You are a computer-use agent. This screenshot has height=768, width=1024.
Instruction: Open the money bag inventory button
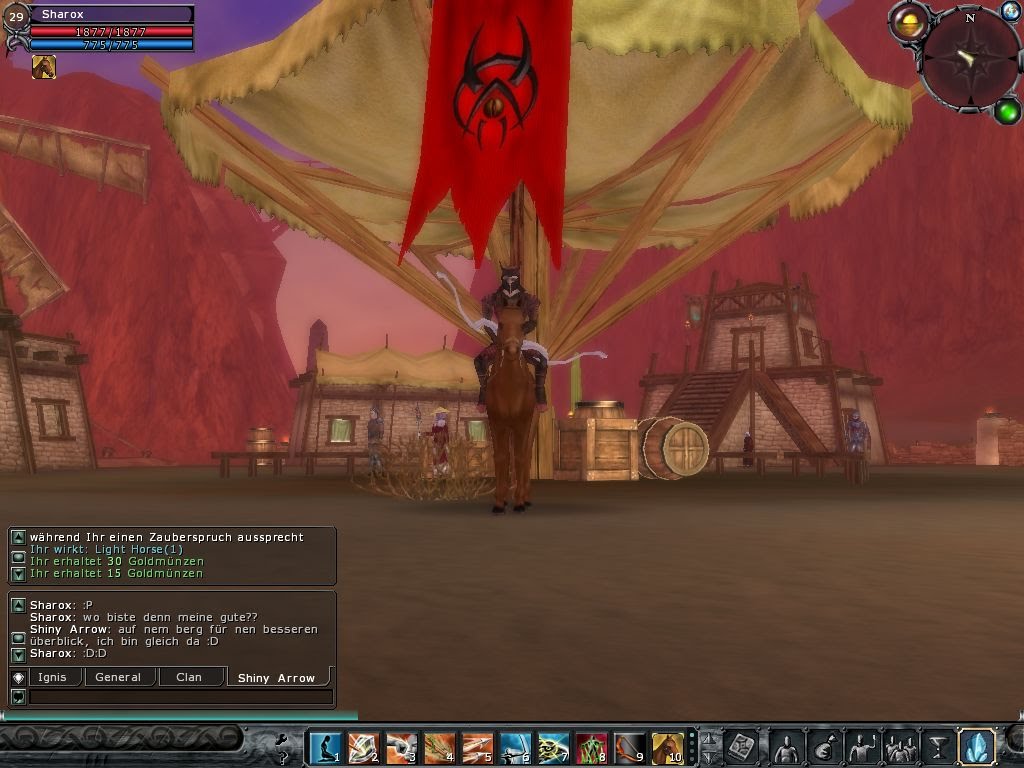point(825,747)
